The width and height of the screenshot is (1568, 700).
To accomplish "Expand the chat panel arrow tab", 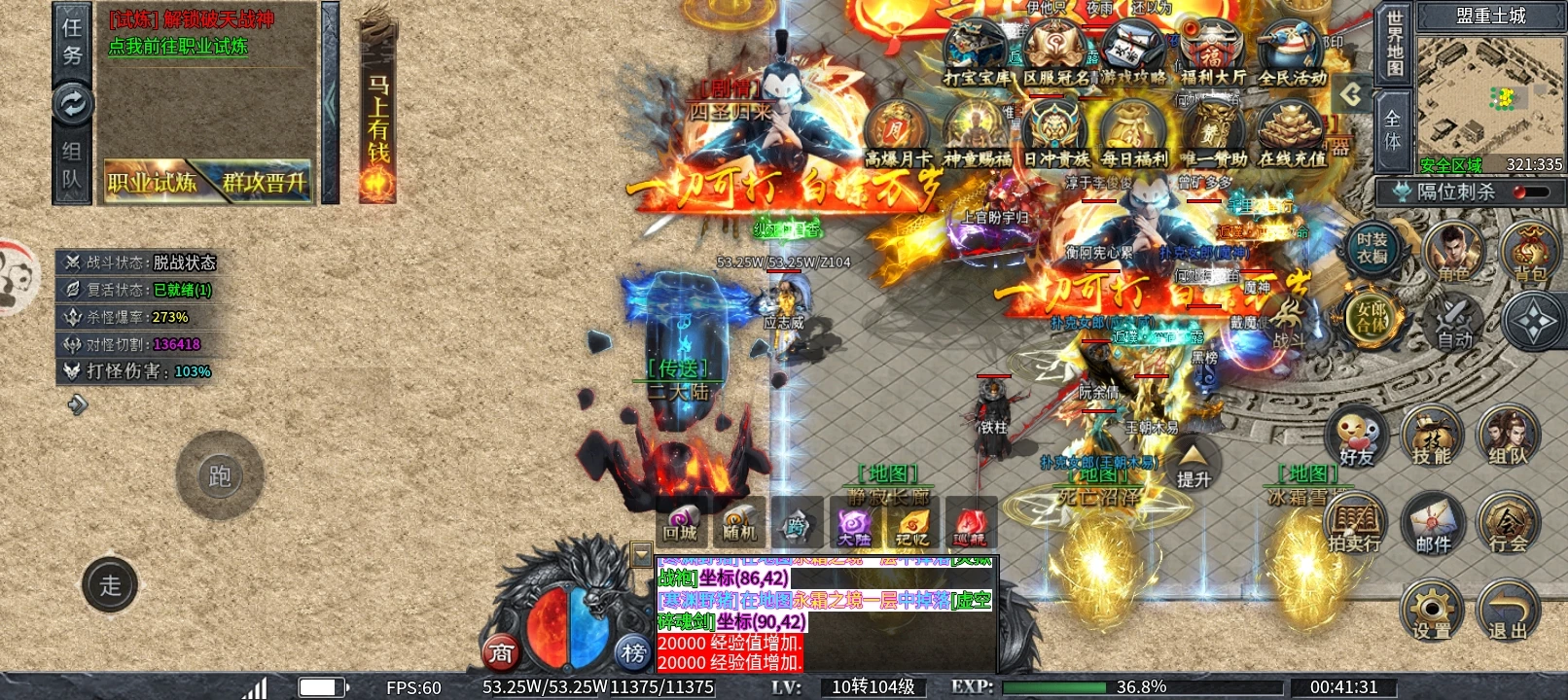I will [642, 554].
